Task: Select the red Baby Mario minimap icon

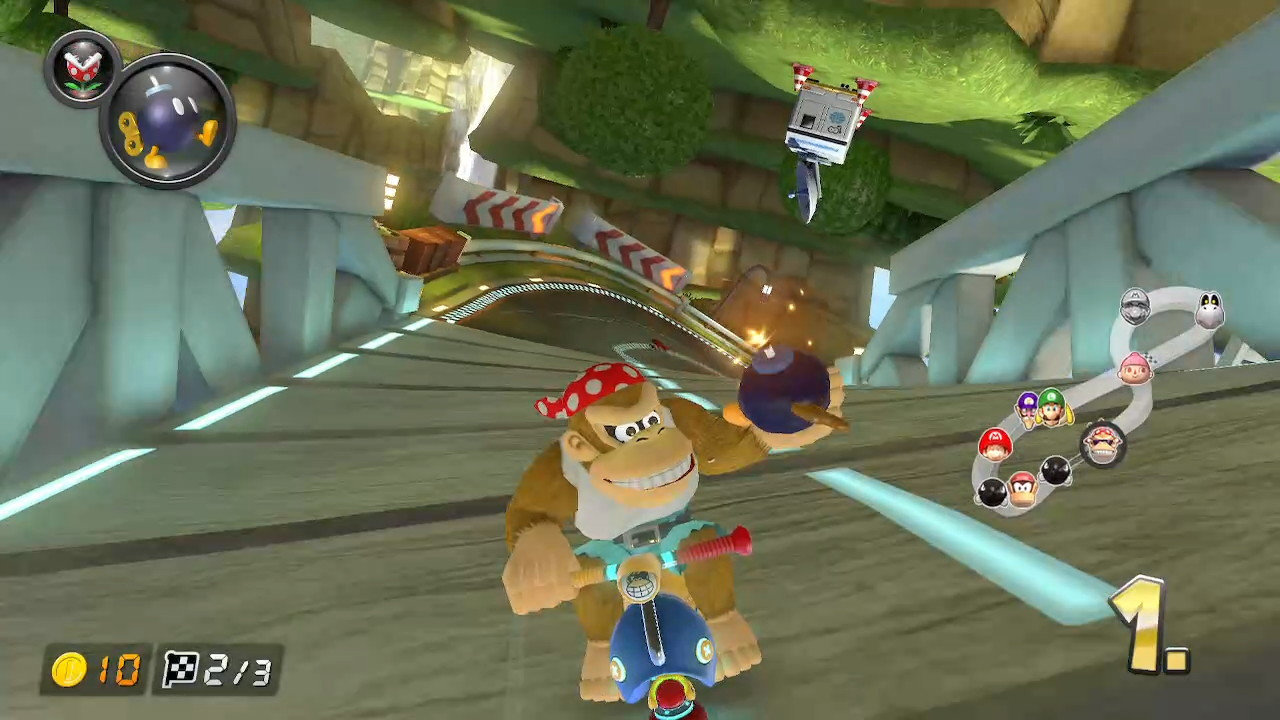Action: 995,445
